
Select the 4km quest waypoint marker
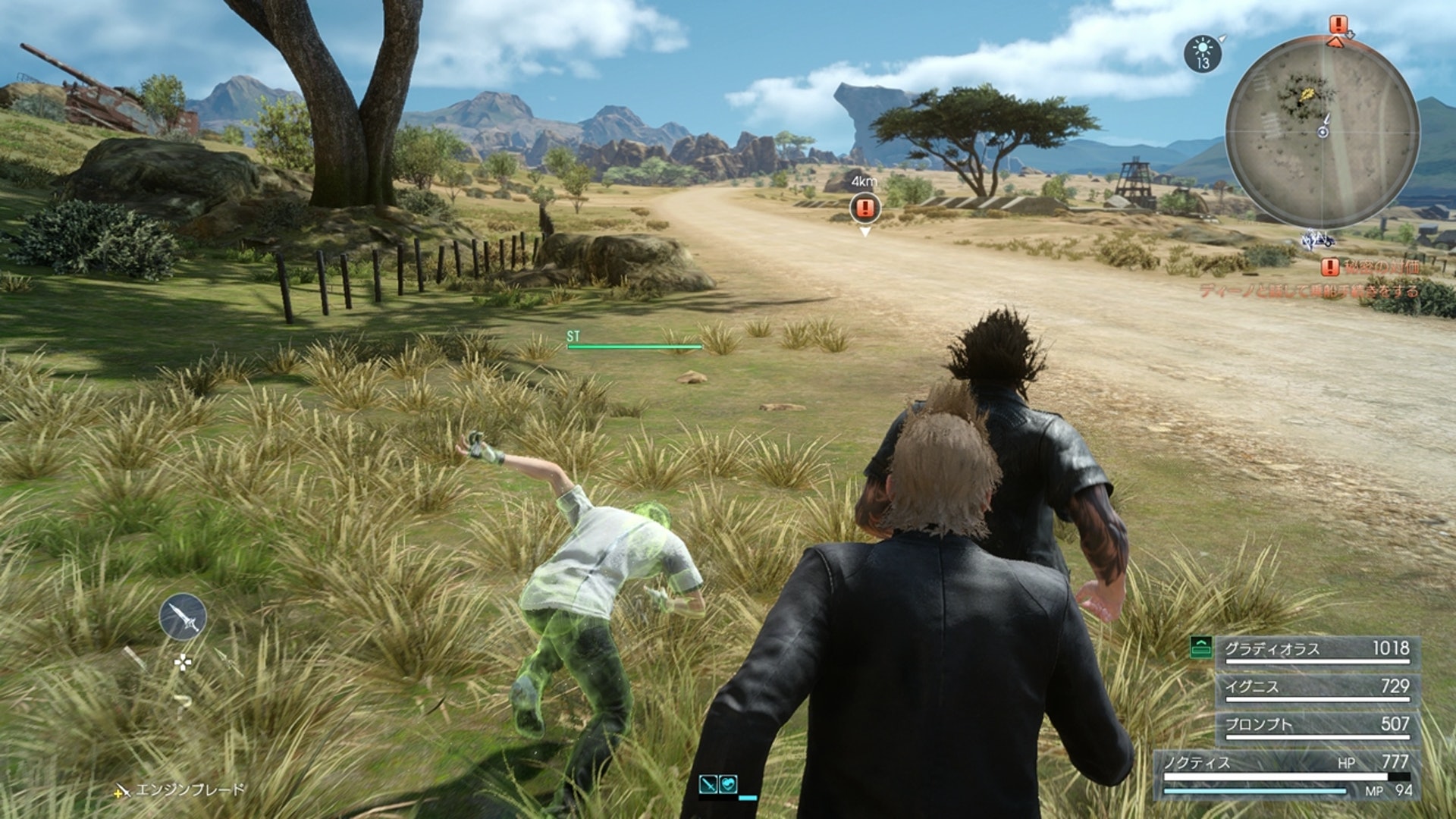864,207
